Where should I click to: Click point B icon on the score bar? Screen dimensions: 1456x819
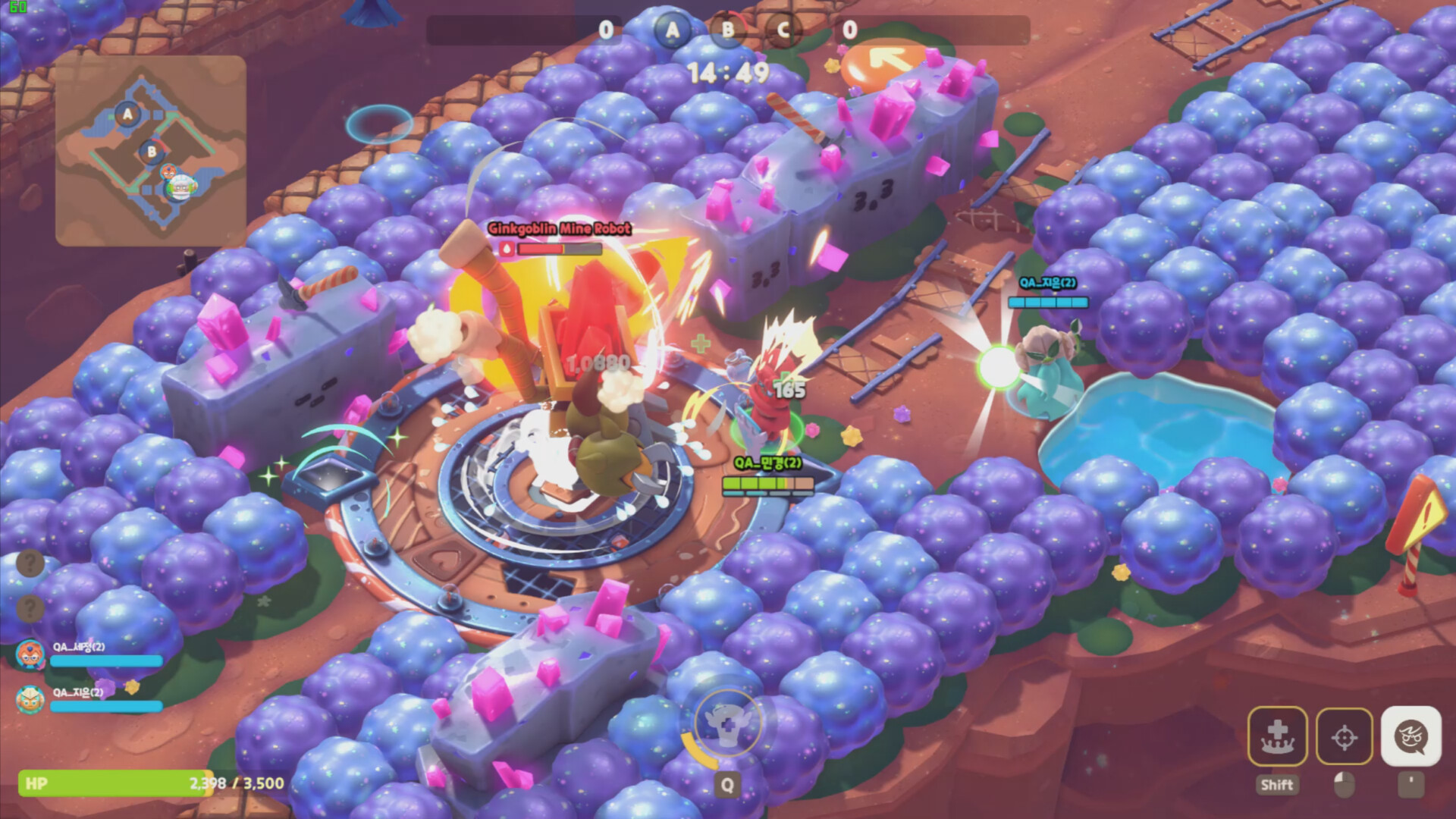[x=727, y=31]
